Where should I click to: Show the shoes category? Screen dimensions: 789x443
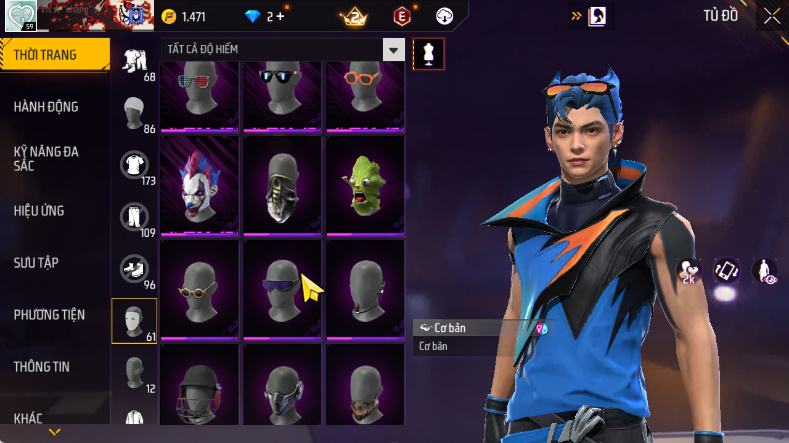click(x=134, y=268)
